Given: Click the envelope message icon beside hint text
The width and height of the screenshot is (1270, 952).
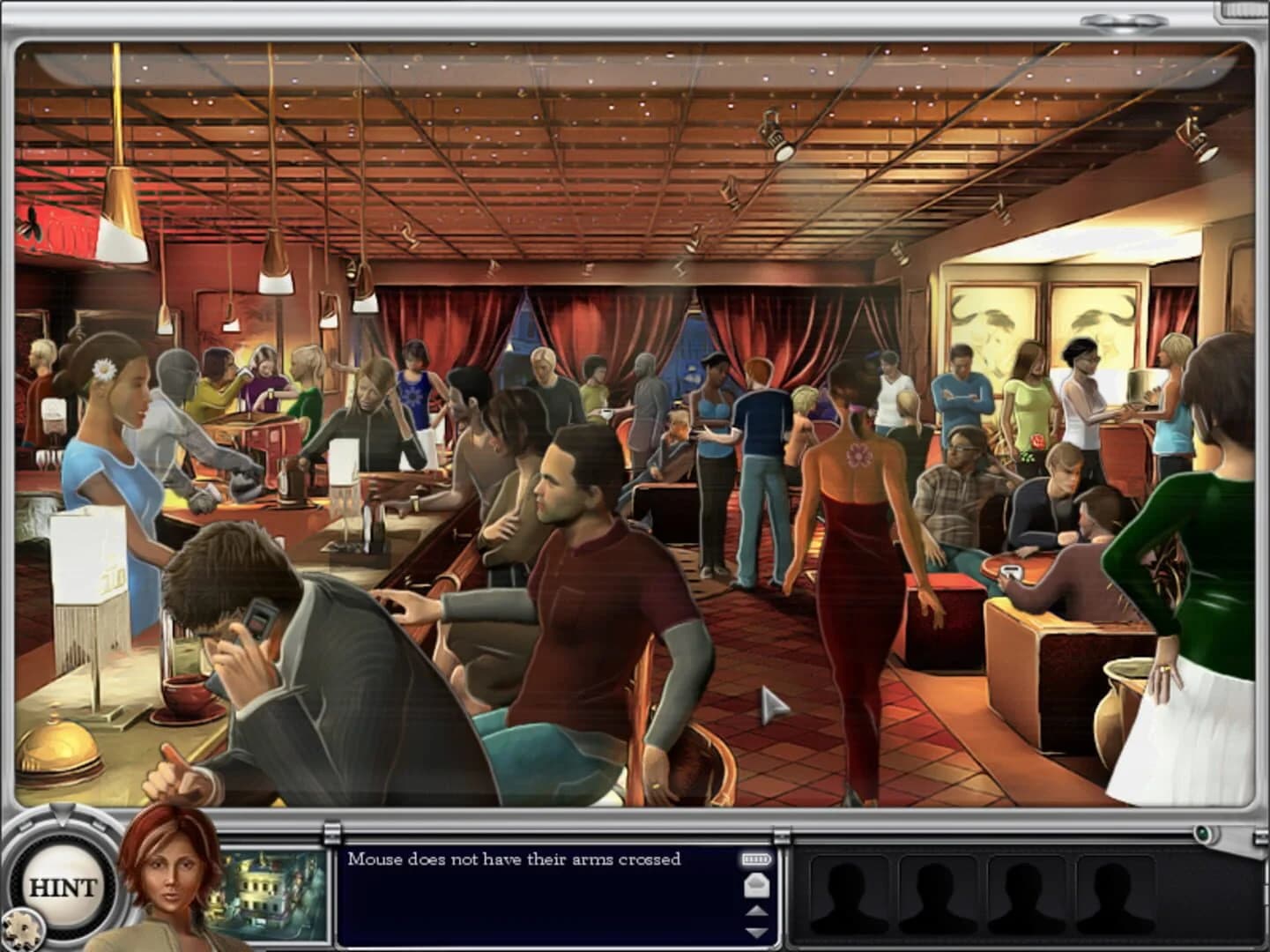Looking at the screenshot, I should click(756, 884).
